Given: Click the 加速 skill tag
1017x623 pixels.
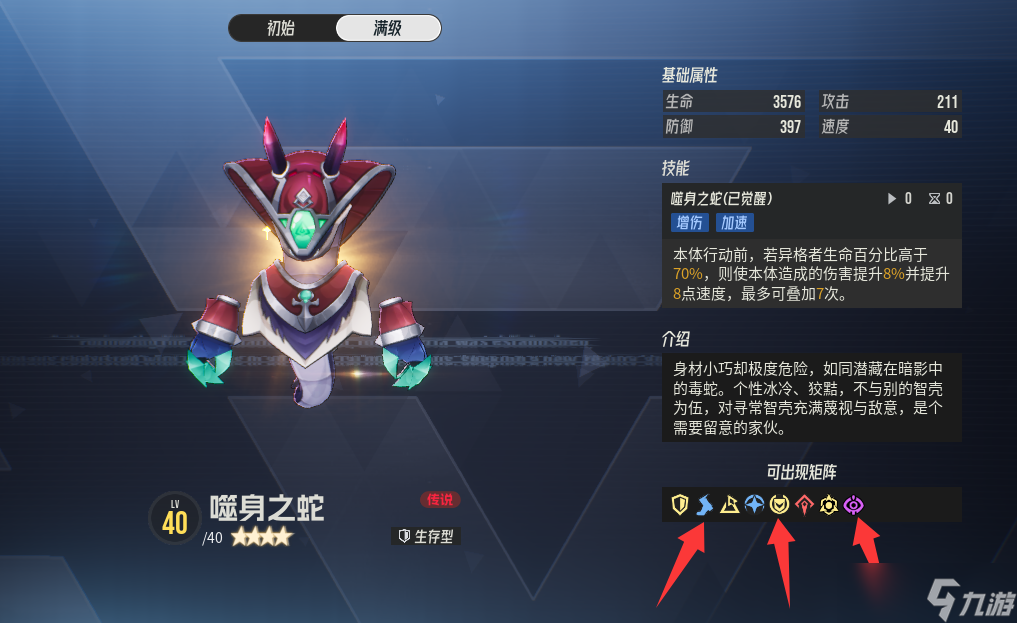Looking at the screenshot, I should pyautogui.click(x=735, y=223).
